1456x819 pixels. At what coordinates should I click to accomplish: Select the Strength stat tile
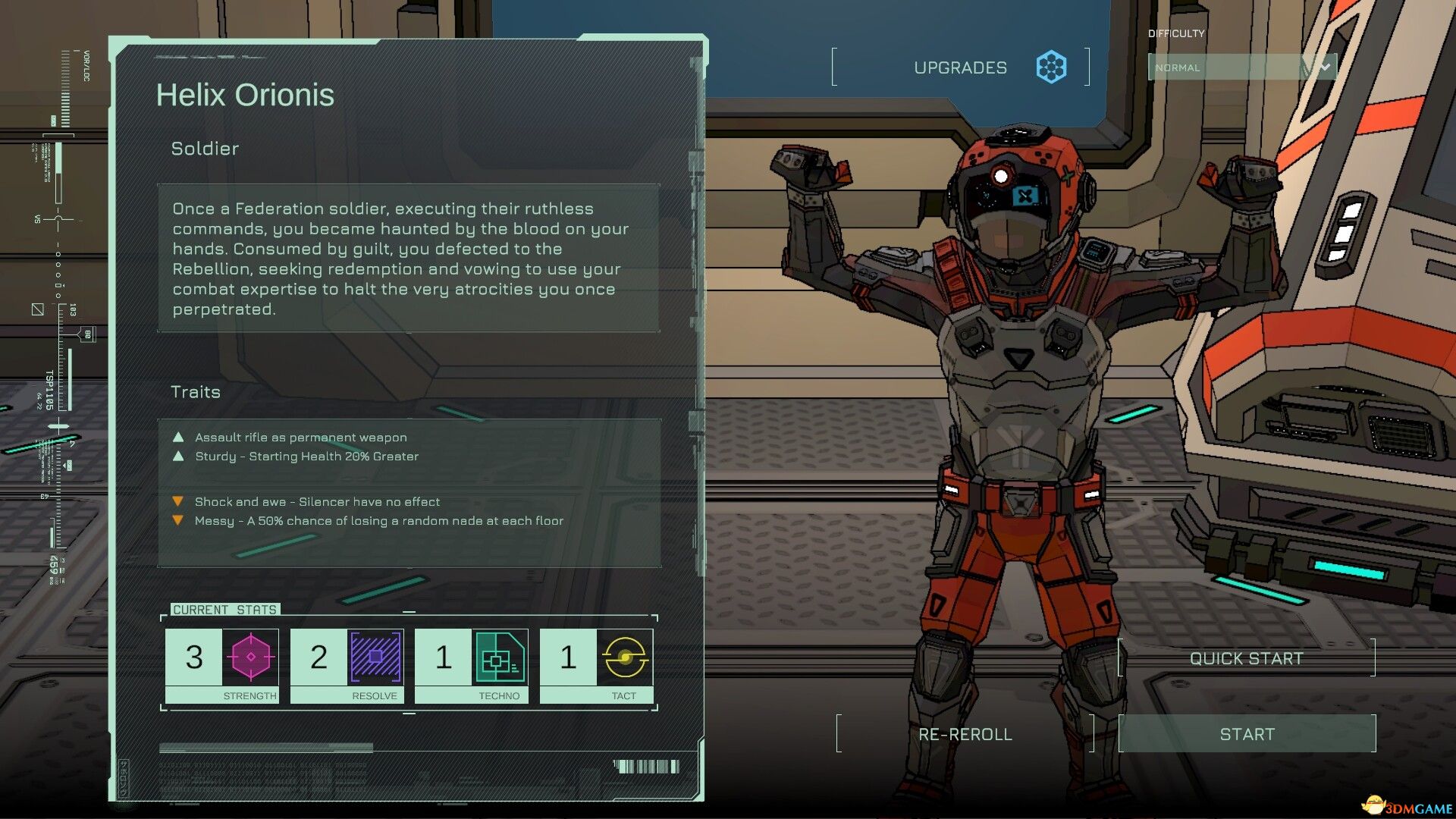point(222,666)
